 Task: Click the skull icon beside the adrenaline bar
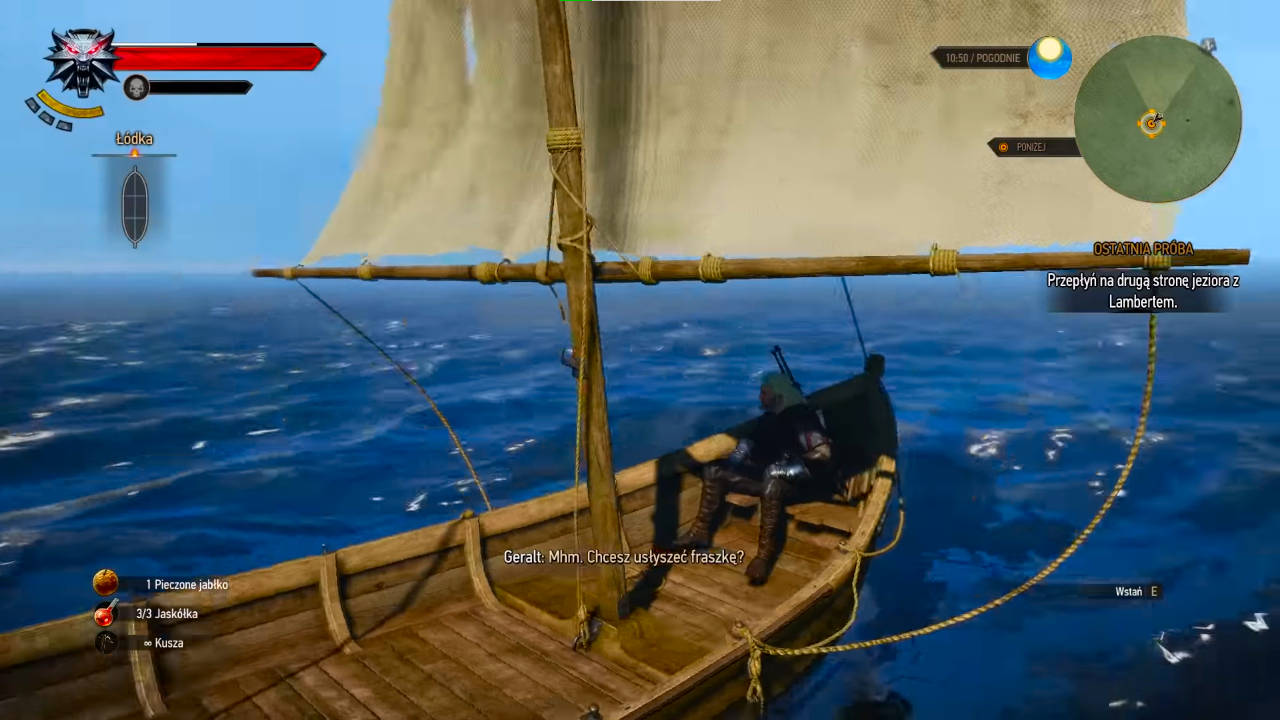[134, 87]
